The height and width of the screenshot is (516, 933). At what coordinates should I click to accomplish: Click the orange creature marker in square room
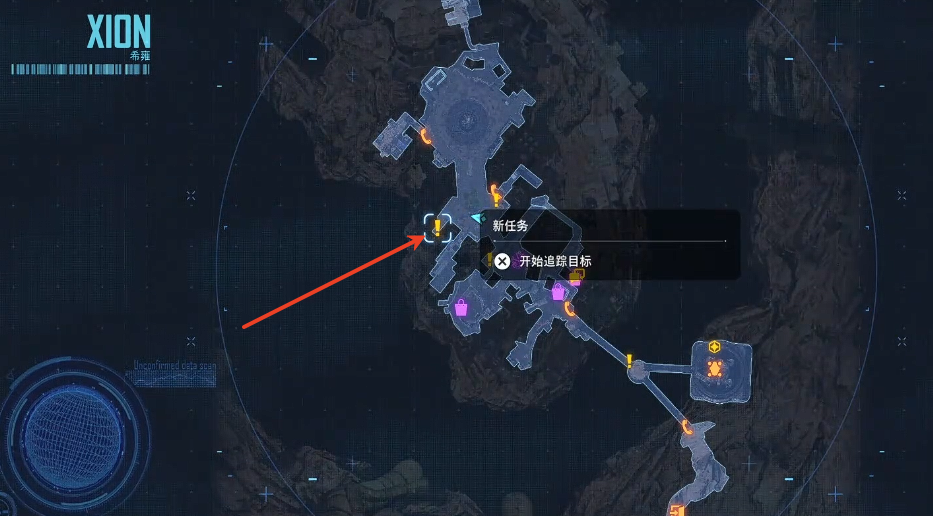click(x=715, y=369)
